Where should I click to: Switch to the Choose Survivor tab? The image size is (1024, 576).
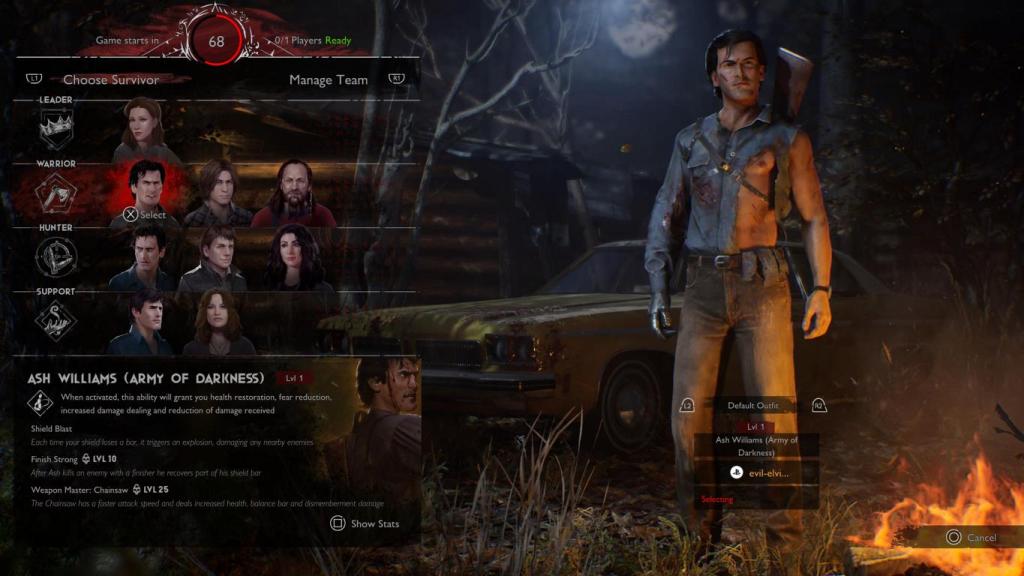click(110, 80)
